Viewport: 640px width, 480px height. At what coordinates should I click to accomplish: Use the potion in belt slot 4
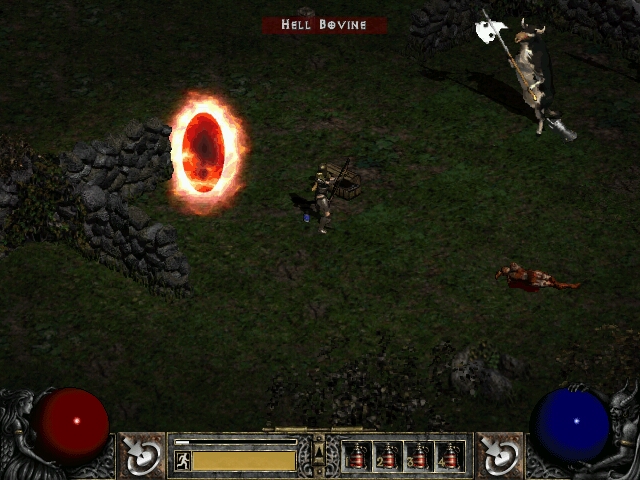(x=450, y=456)
